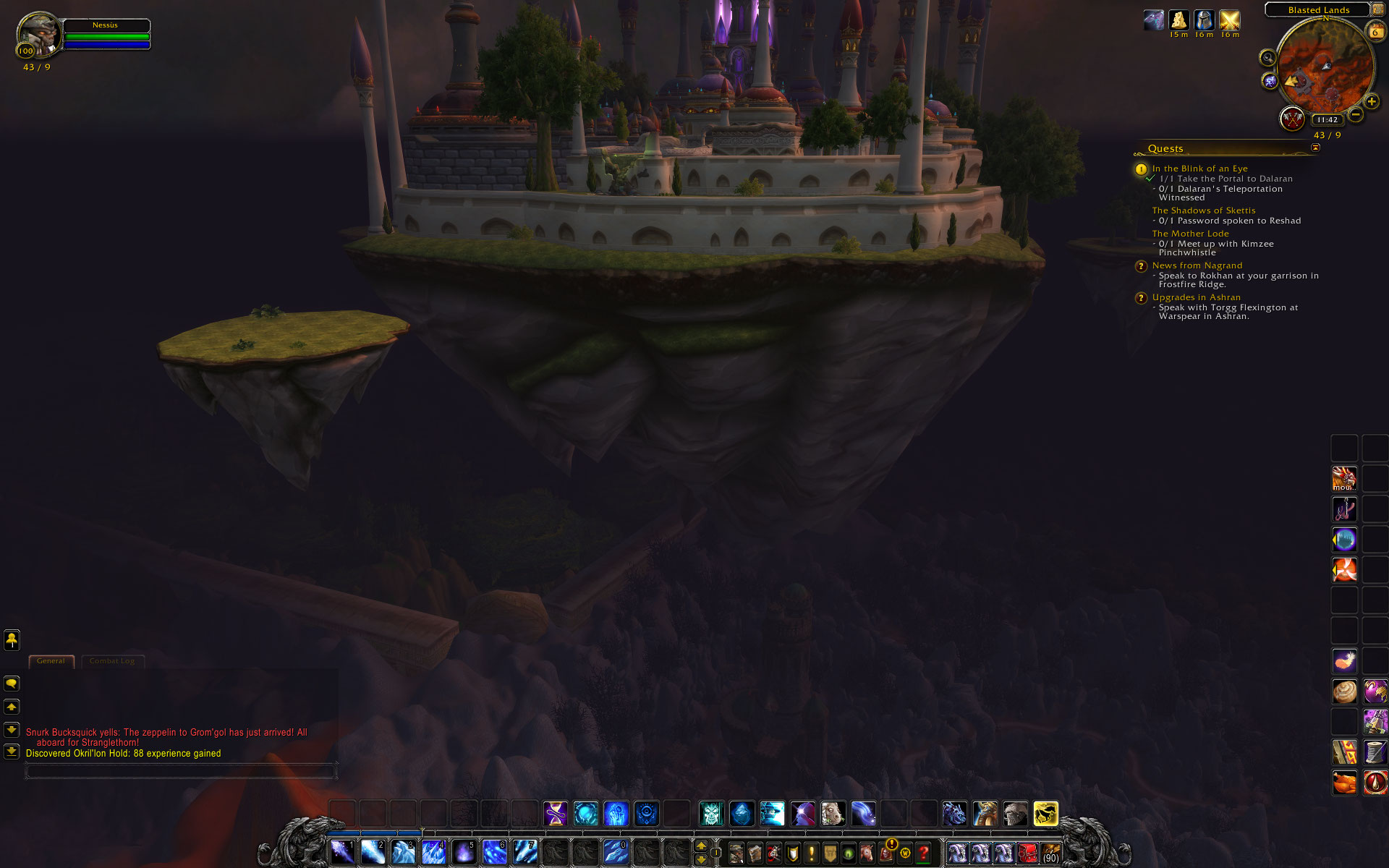
Task: Switch to the Combat Log chat tab
Action: 112,661
